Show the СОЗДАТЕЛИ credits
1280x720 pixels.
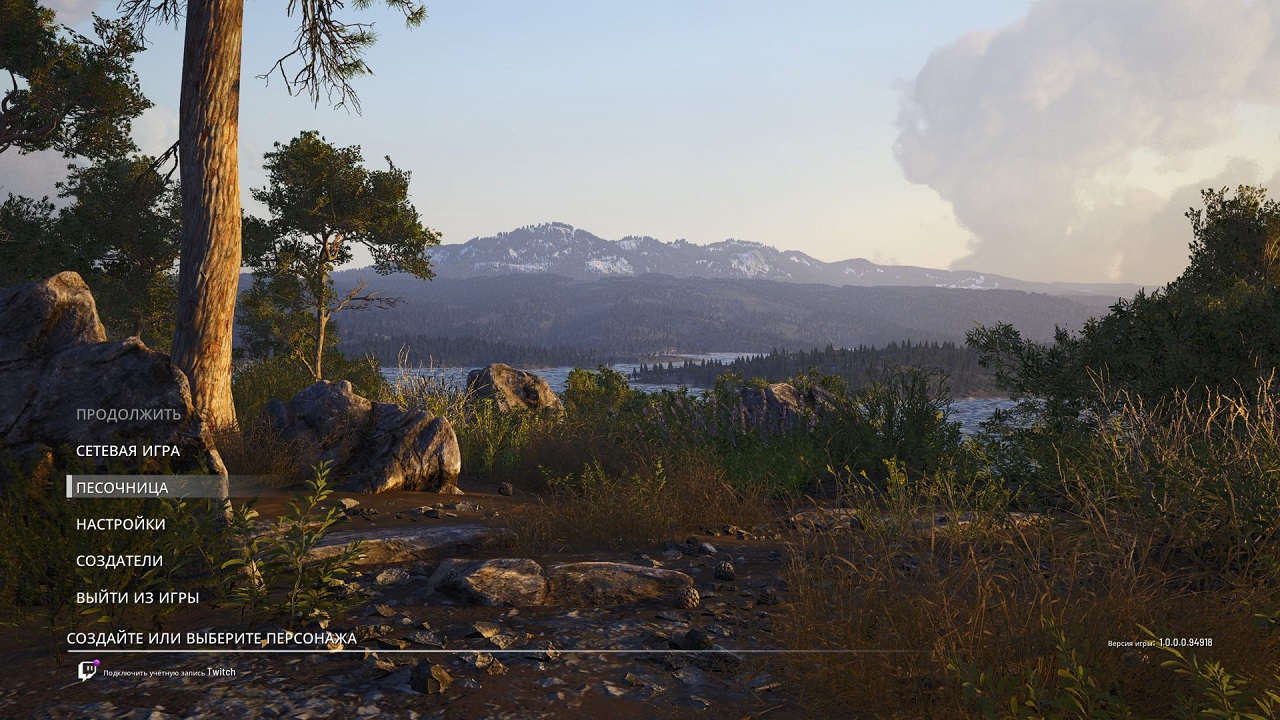[119, 561]
